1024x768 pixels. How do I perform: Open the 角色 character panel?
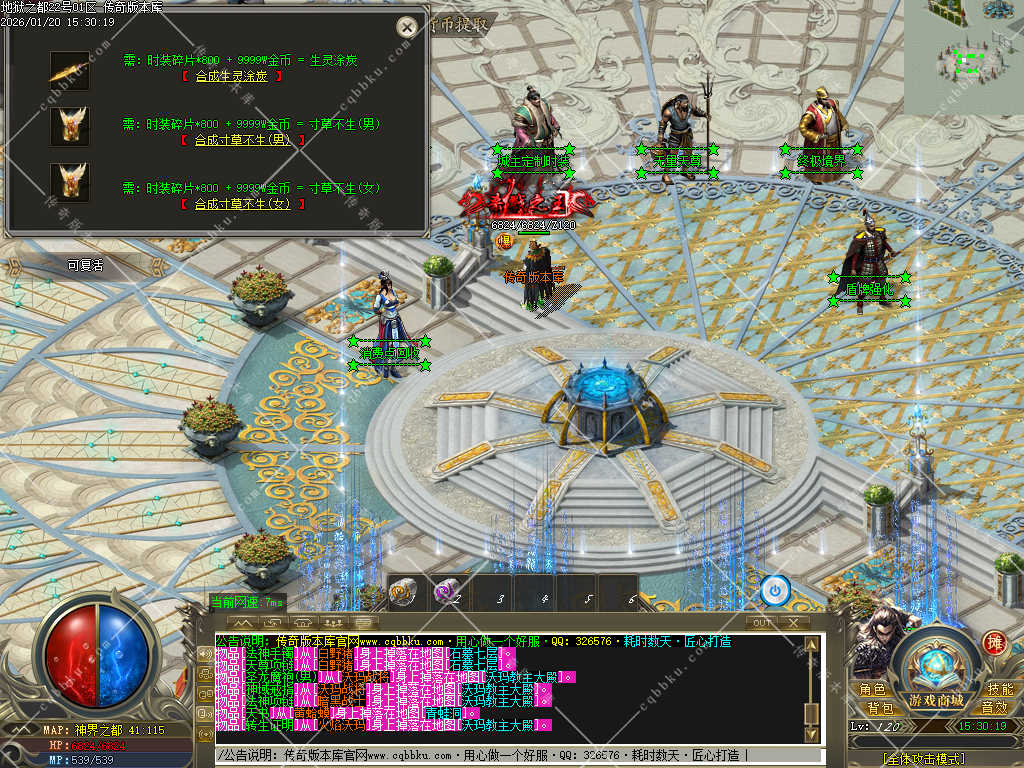pyautogui.click(x=872, y=690)
